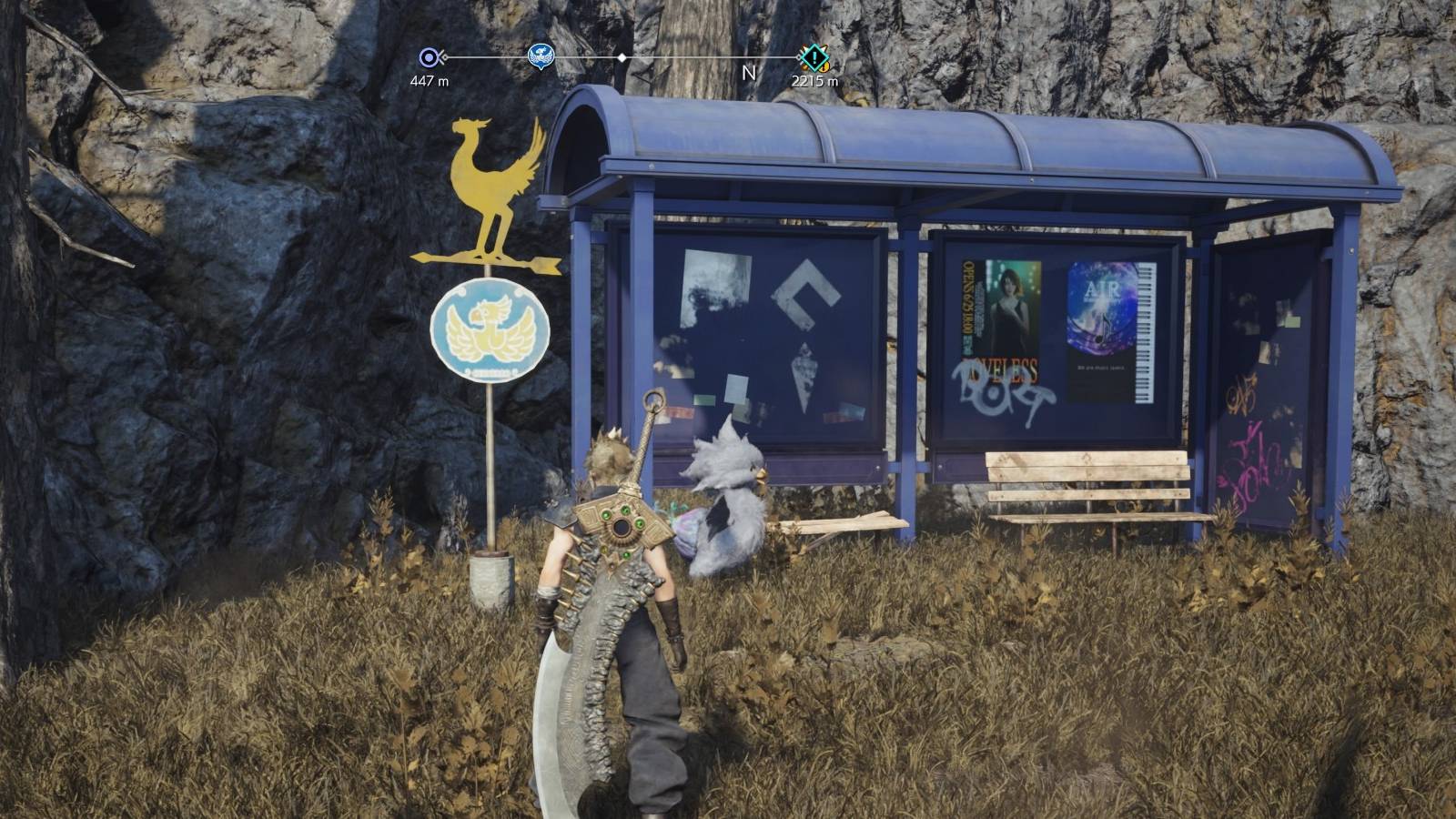Toggle the left notch marker near the 447 m waypoint

point(442,56)
